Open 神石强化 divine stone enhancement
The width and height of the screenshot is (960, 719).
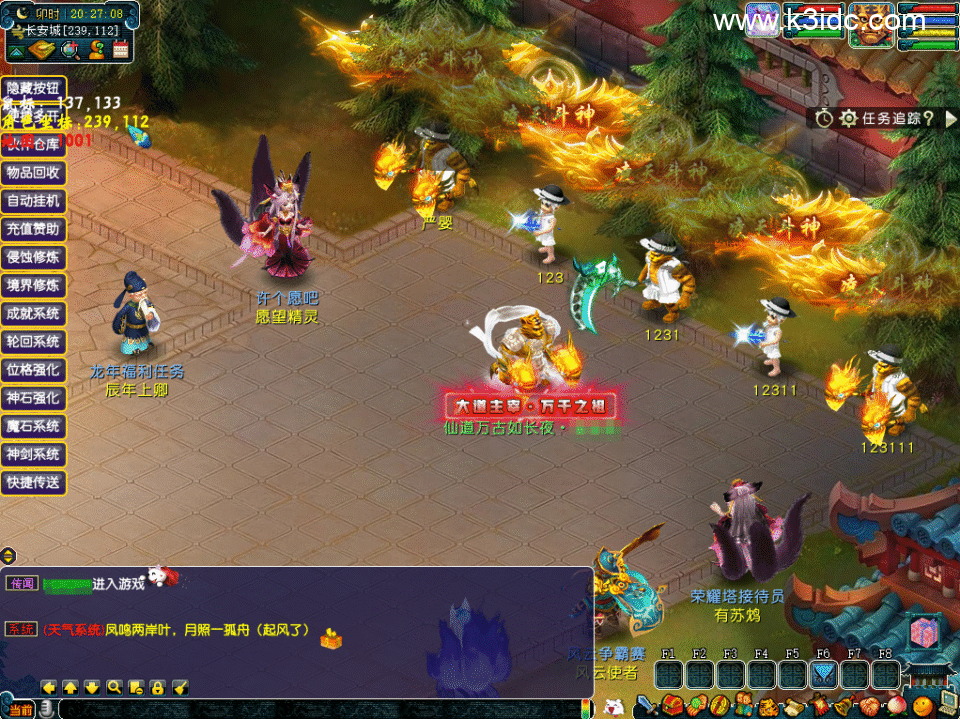pos(33,397)
